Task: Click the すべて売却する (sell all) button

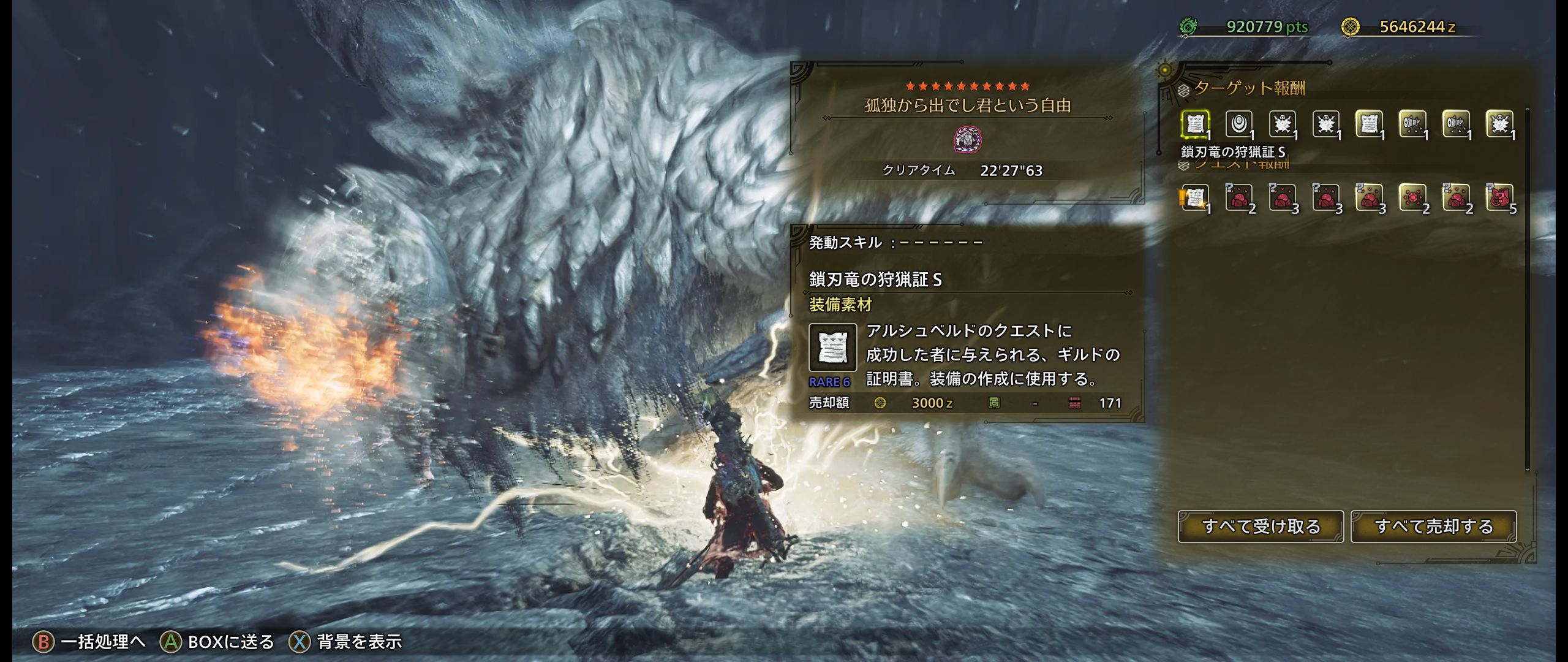Action: tap(1433, 527)
